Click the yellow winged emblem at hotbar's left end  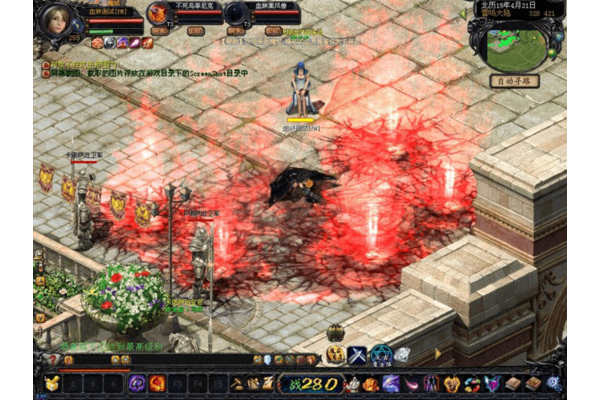point(50,383)
